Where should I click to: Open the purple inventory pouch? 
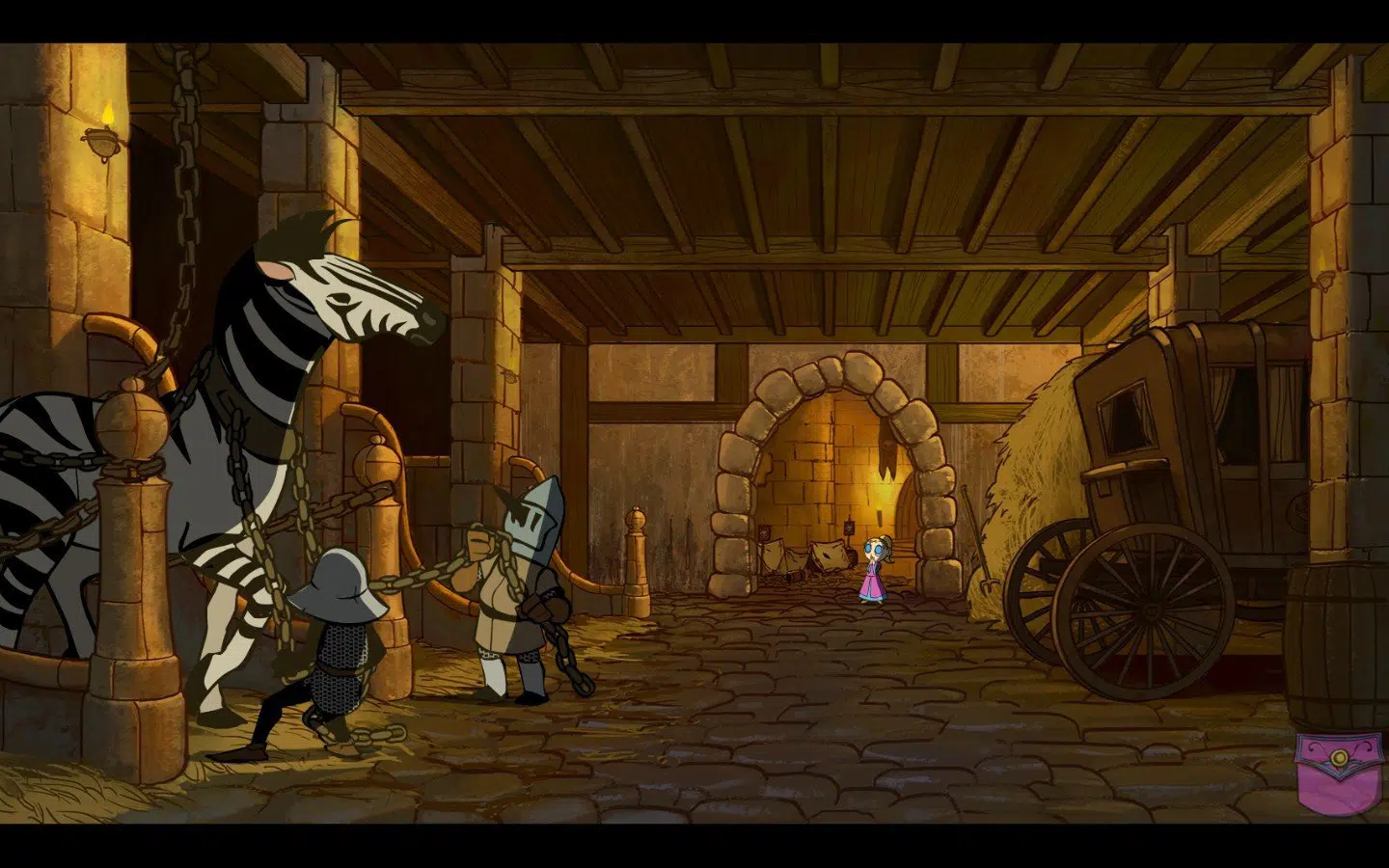click(1334, 772)
